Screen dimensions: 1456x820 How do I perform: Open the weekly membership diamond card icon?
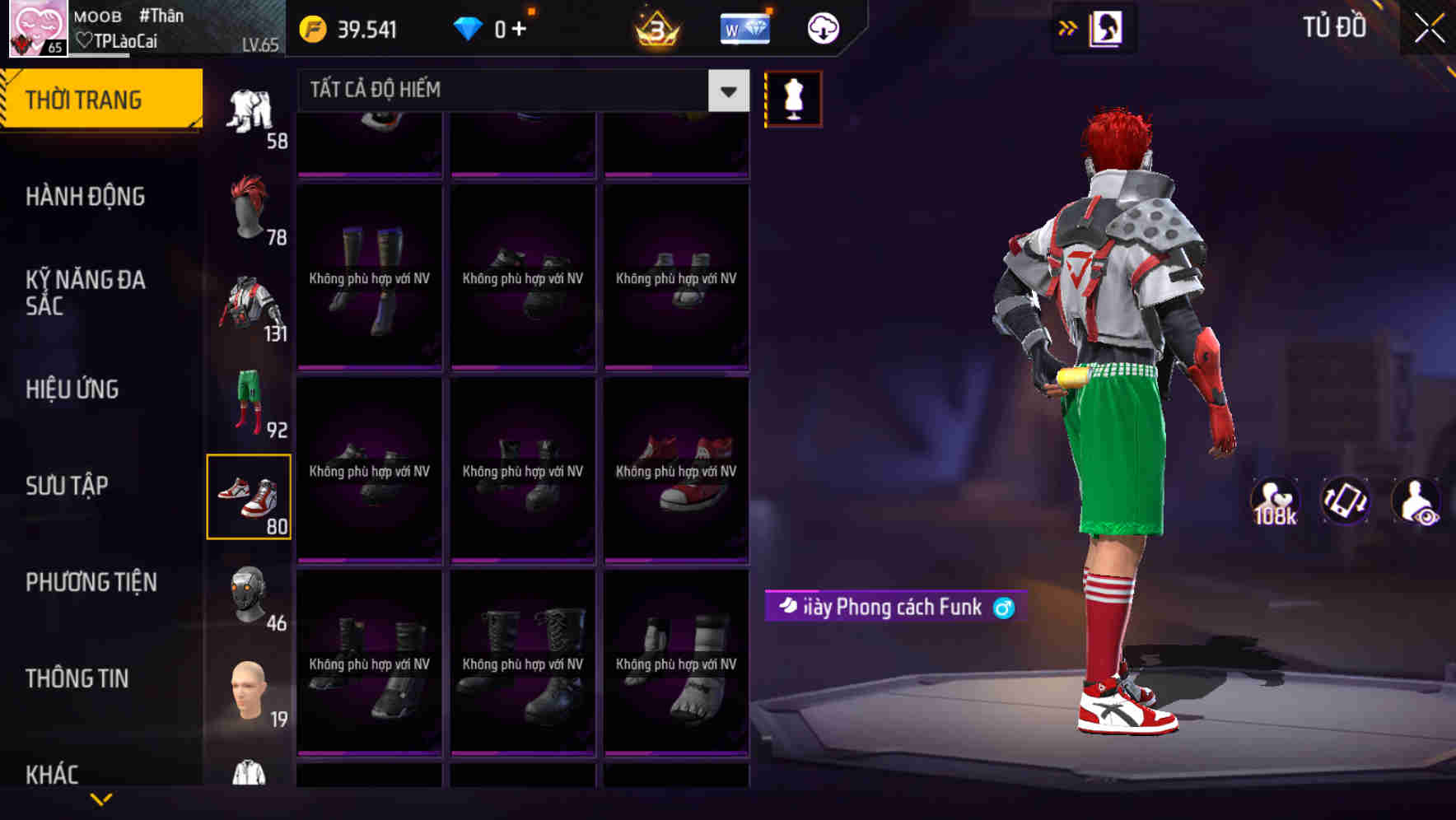pyautogui.click(x=744, y=27)
